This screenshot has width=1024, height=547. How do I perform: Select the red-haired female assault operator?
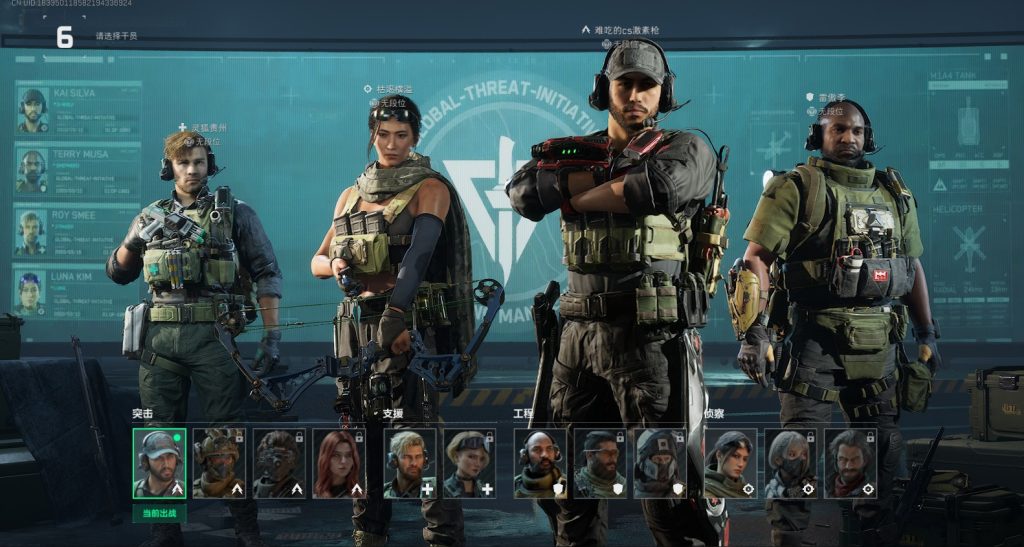339,463
